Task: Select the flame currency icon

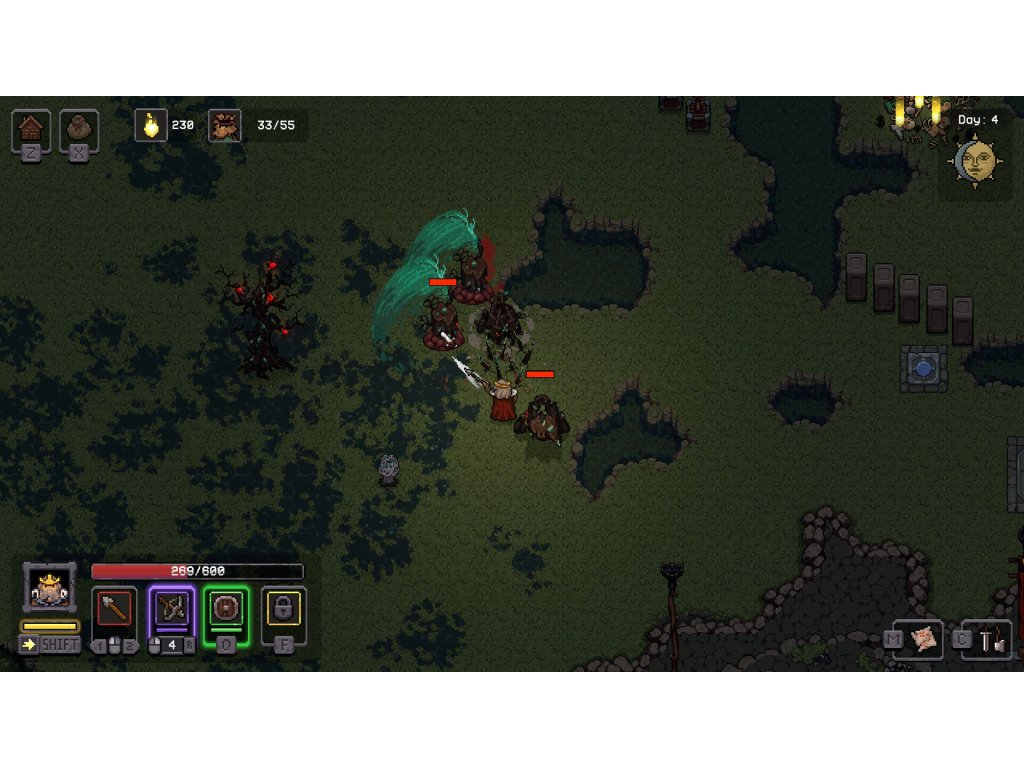Action: click(x=151, y=125)
